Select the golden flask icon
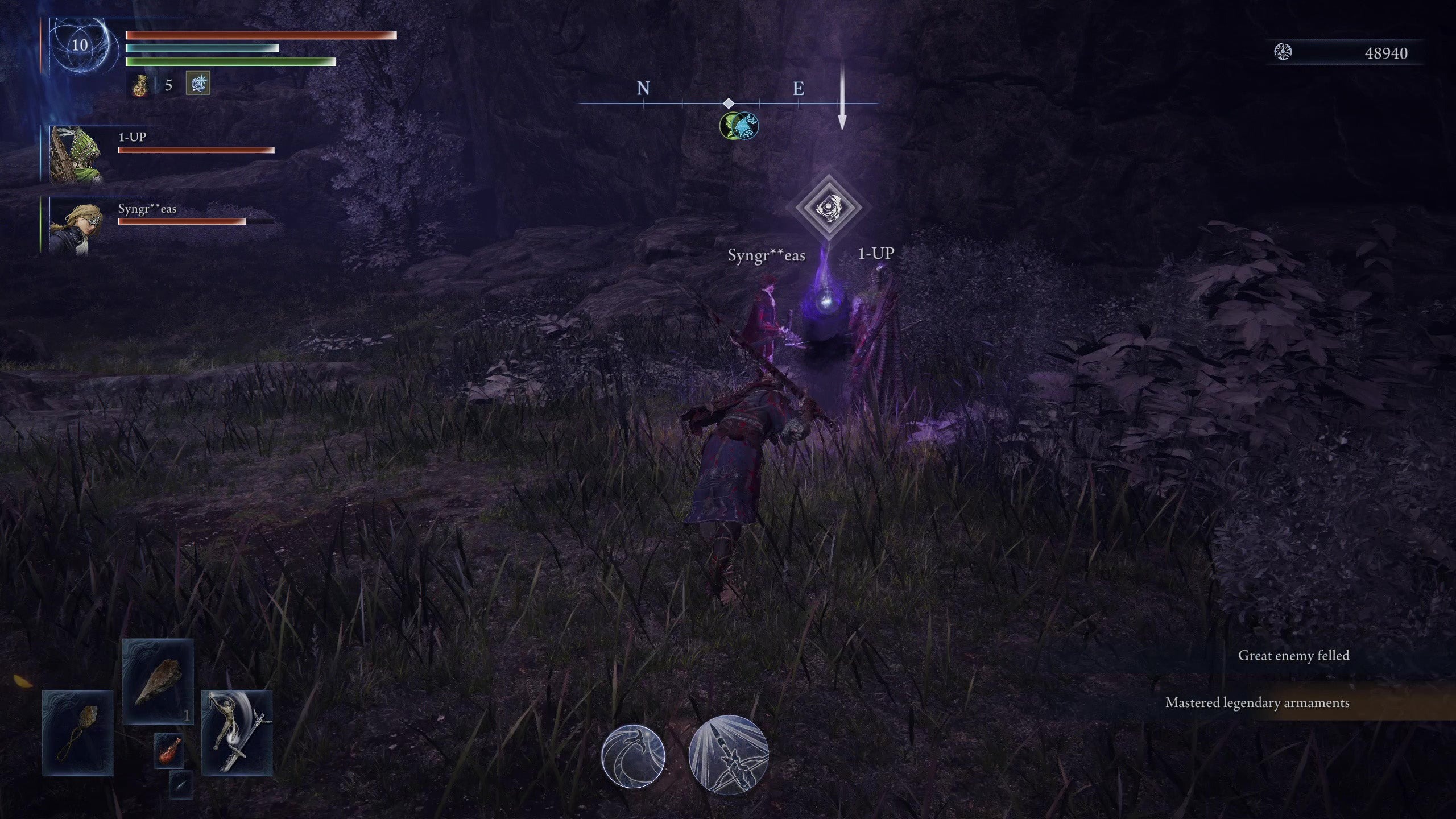This screenshot has width=1456, height=819. (140, 86)
